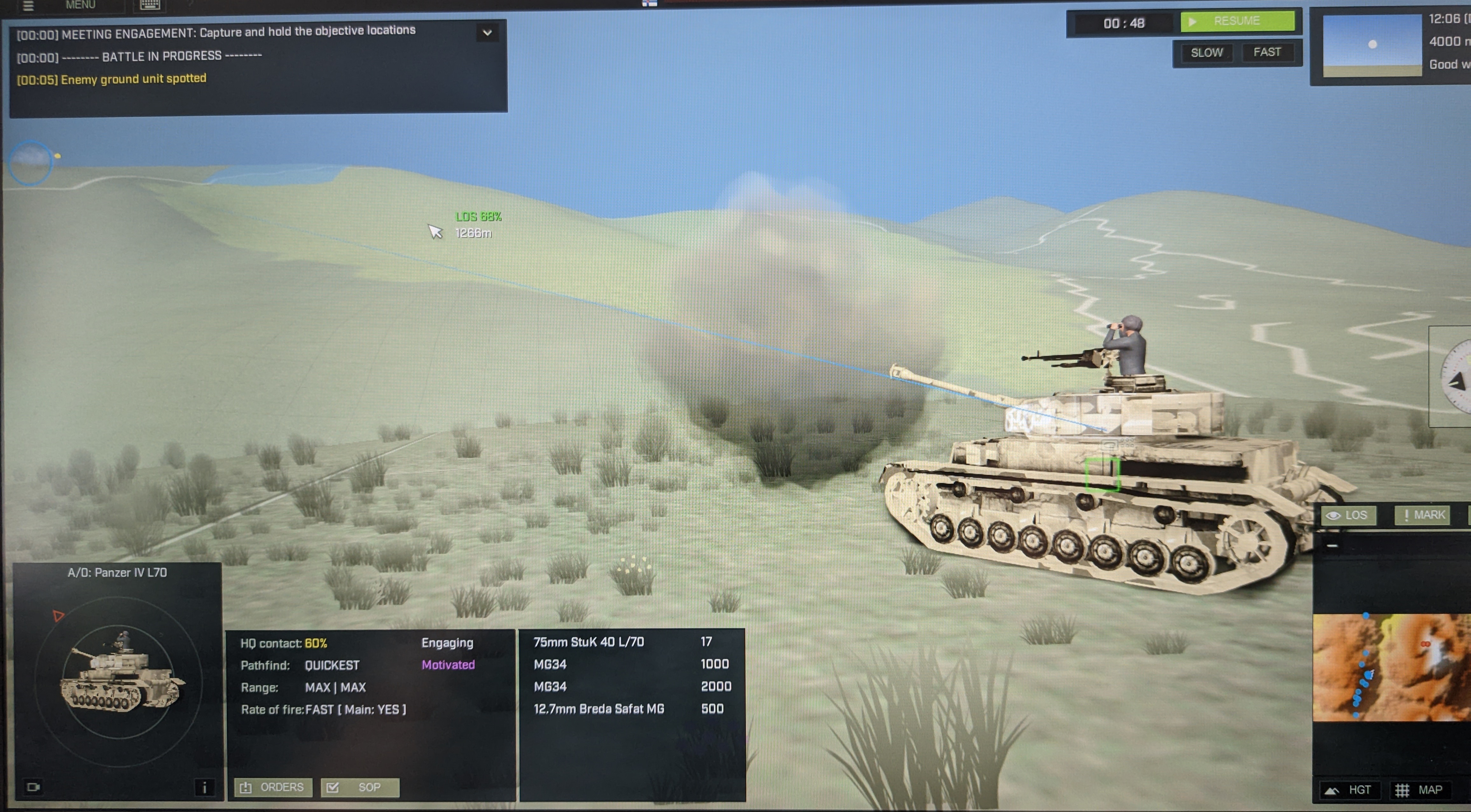Set game speed to SLOW
This screenshot has width=1471, height=812.
1206,53
